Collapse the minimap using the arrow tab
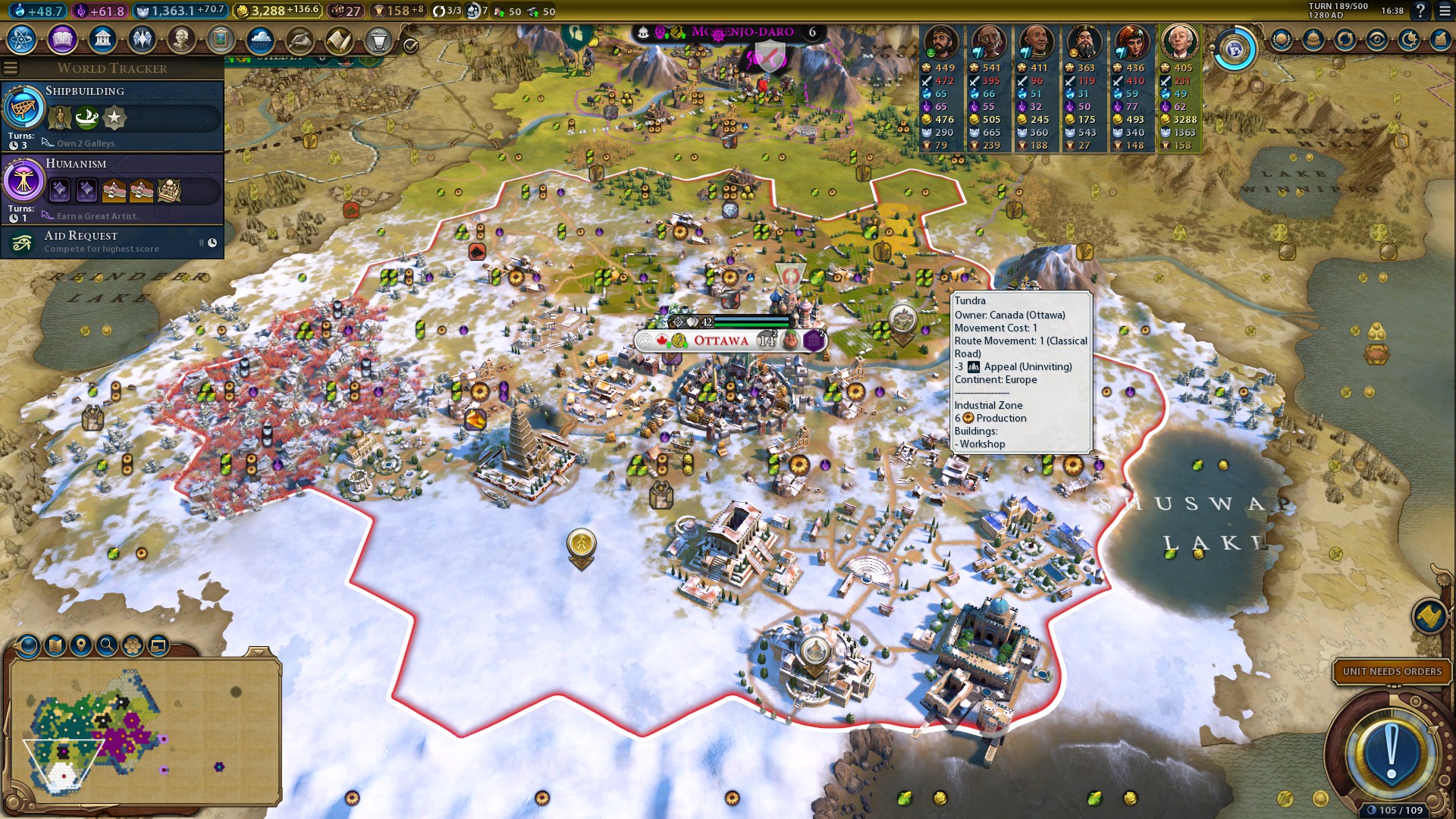 pos(259,651)
